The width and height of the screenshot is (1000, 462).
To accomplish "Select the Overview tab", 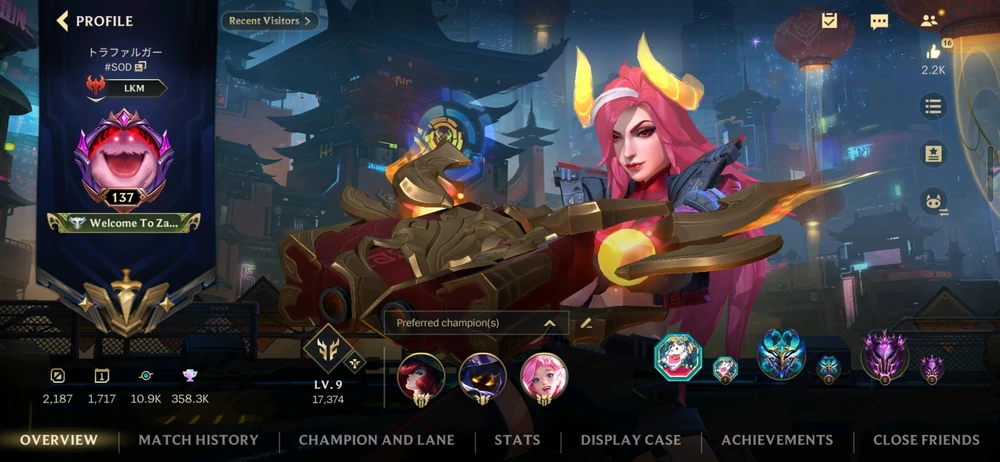I will [59, 440].
